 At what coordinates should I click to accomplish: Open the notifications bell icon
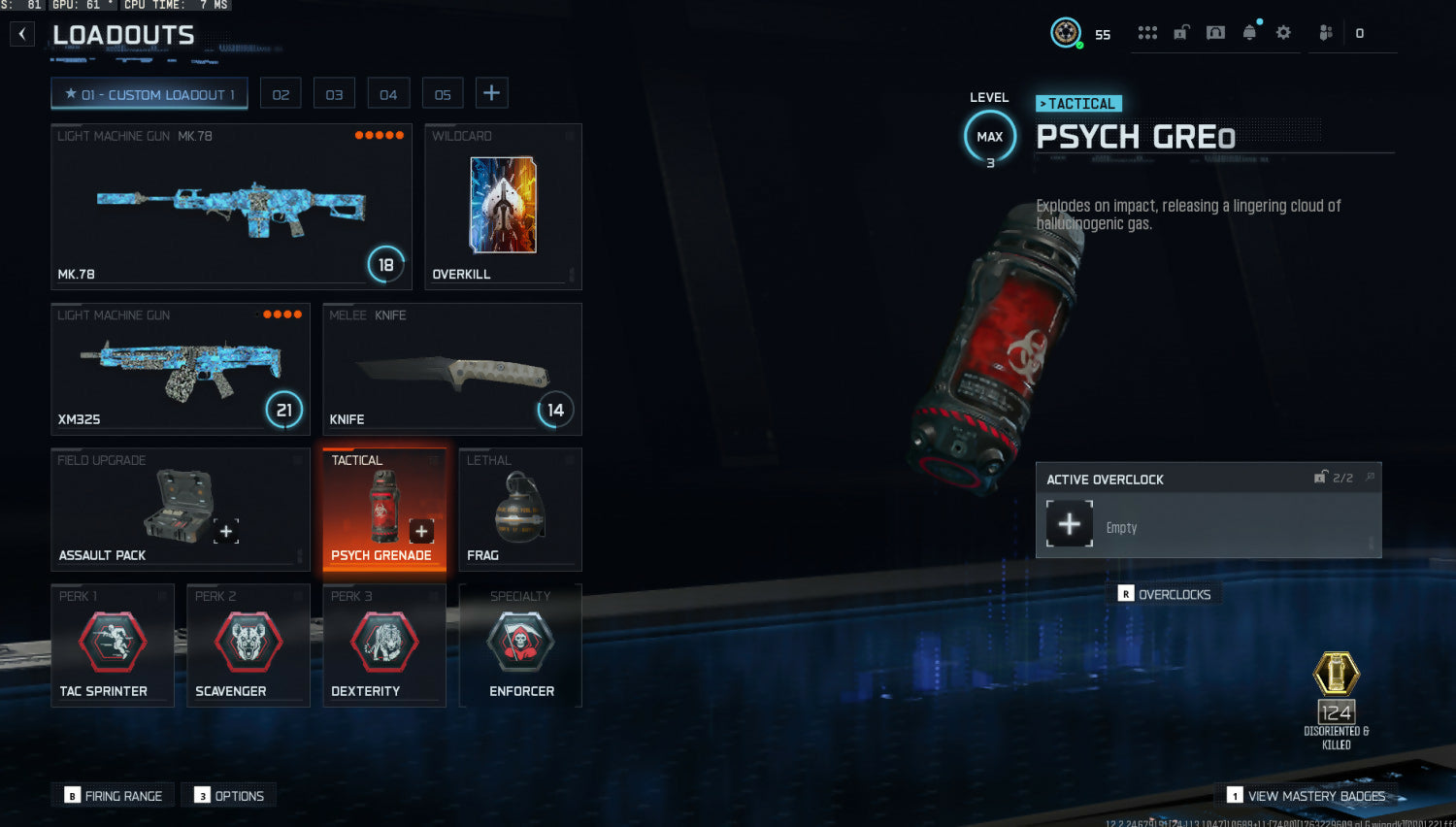[x=1250, y=33]
